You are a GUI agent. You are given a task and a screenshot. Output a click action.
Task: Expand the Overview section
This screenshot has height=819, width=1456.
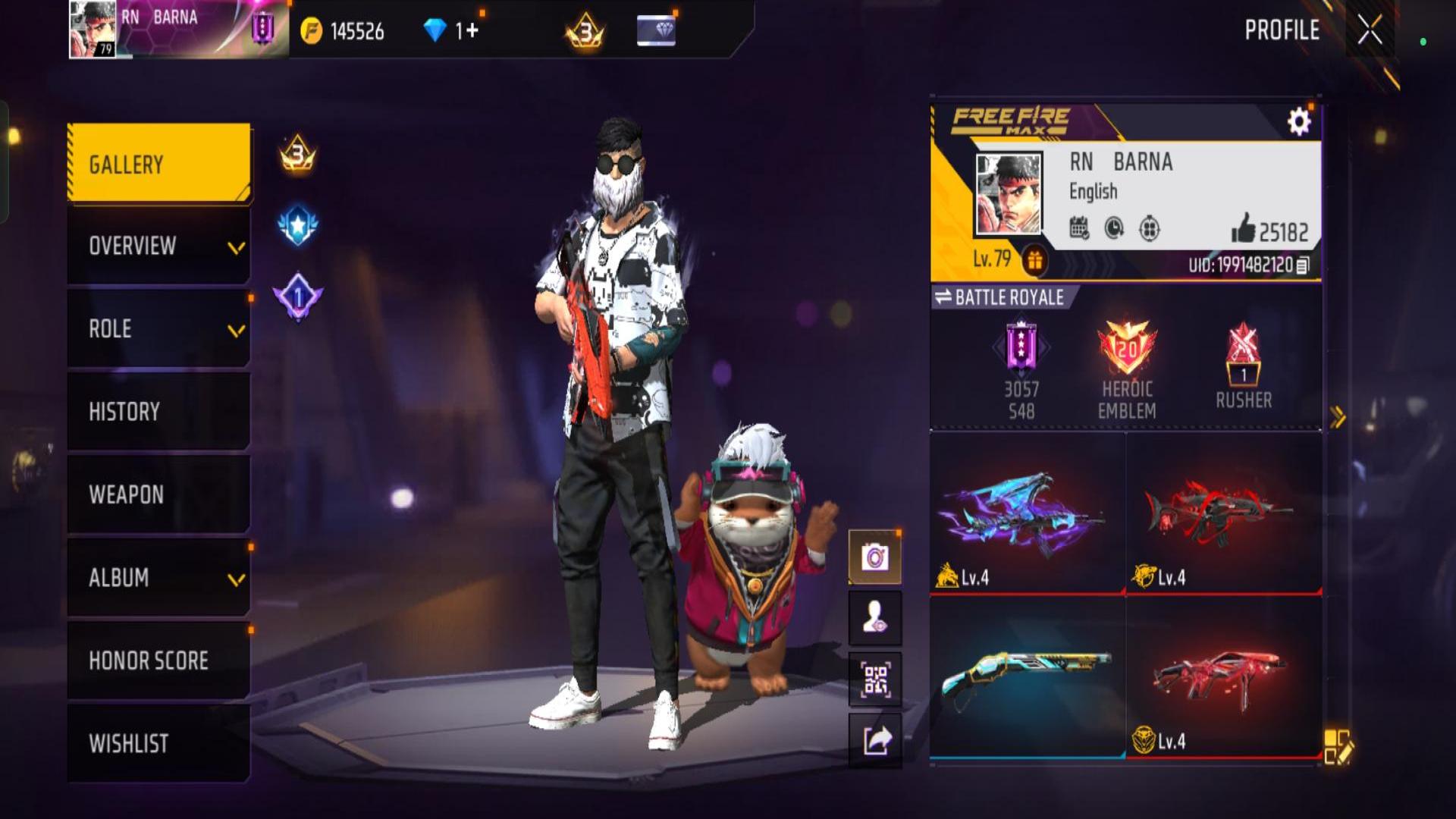(x=158, y=246)
